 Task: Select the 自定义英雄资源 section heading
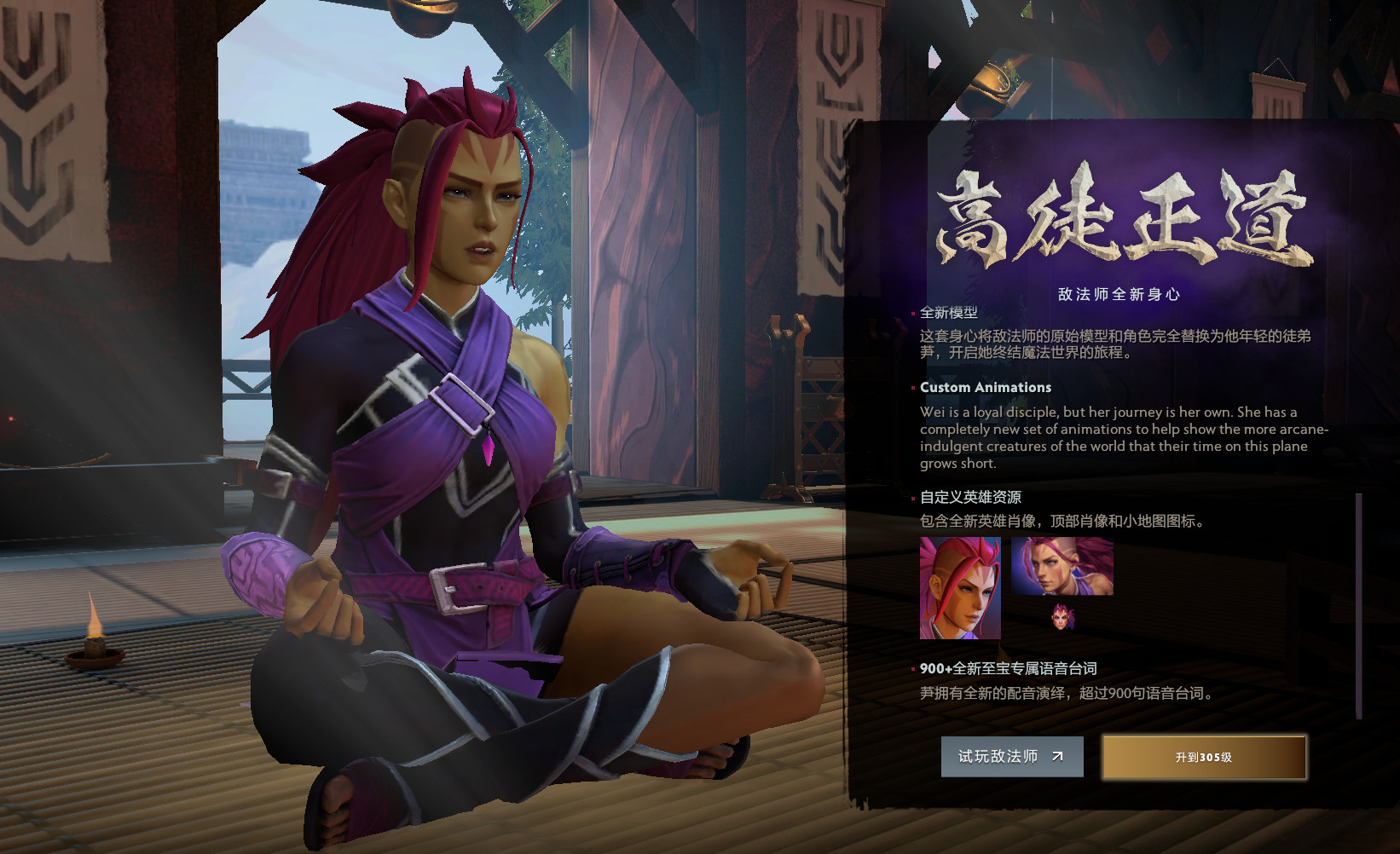point(972,496)
